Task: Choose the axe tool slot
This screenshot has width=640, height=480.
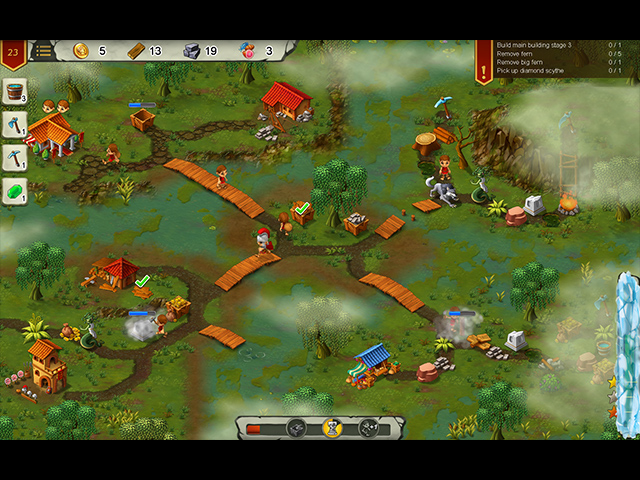Action: 14,125
